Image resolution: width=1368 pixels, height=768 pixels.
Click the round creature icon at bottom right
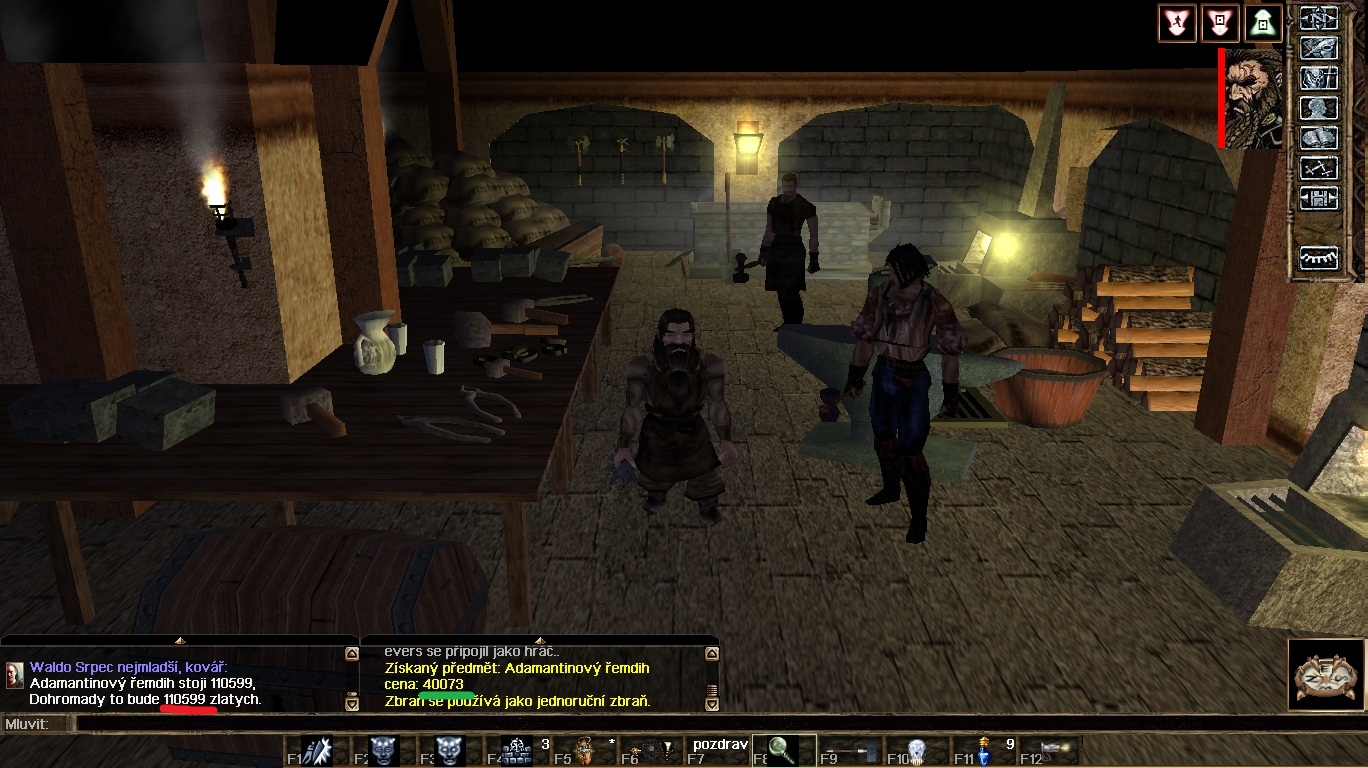1326,675
